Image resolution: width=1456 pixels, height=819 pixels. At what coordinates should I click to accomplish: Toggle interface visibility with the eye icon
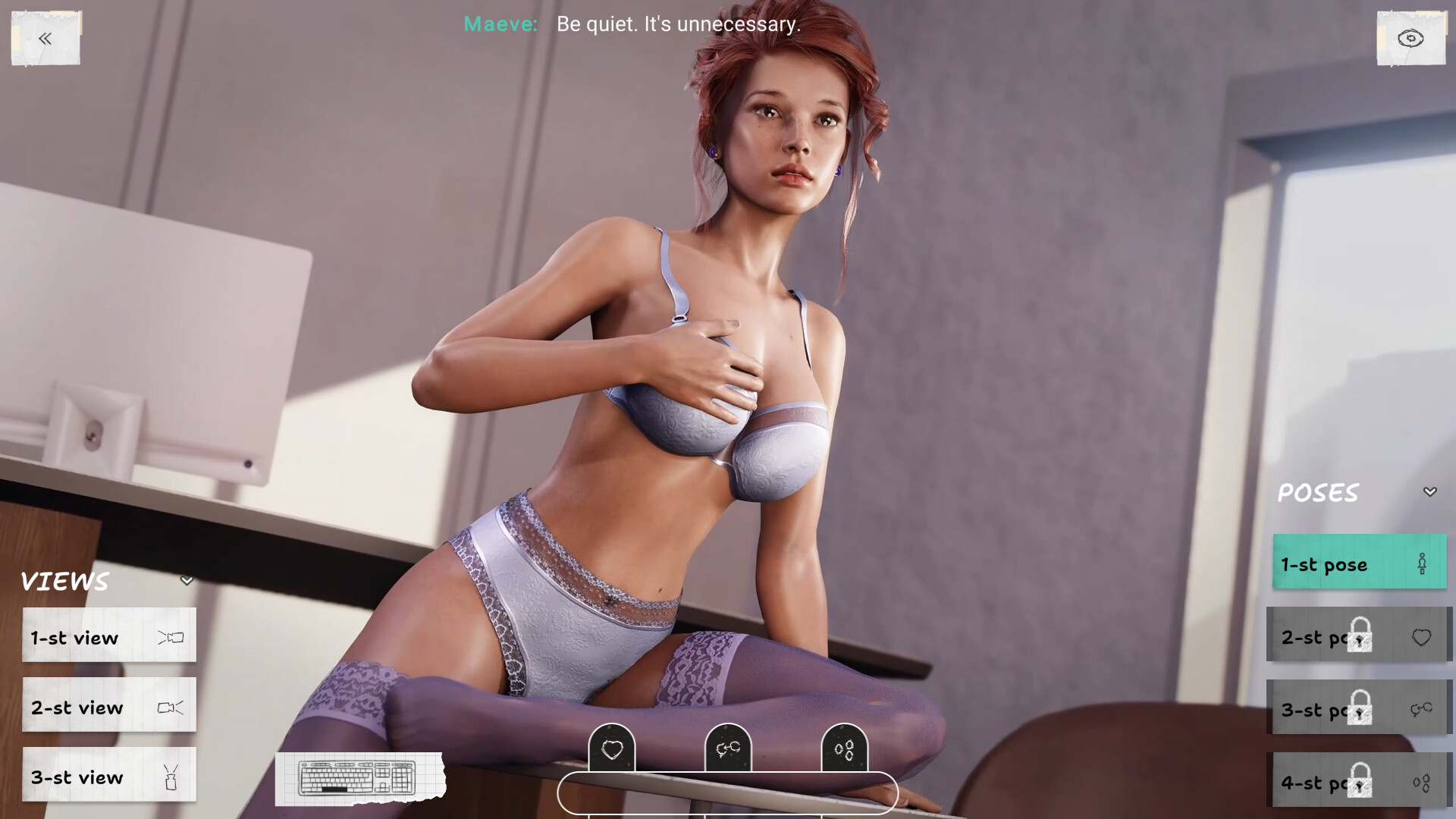pos(1410,39)
